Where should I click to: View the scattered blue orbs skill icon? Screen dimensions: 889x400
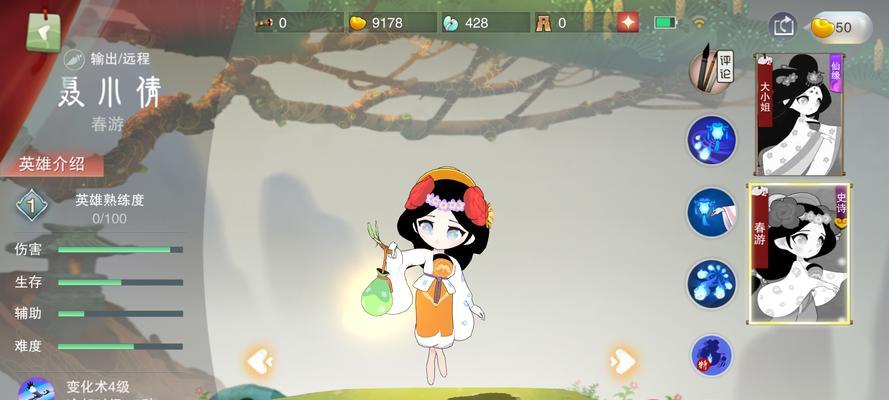[712, 283]
